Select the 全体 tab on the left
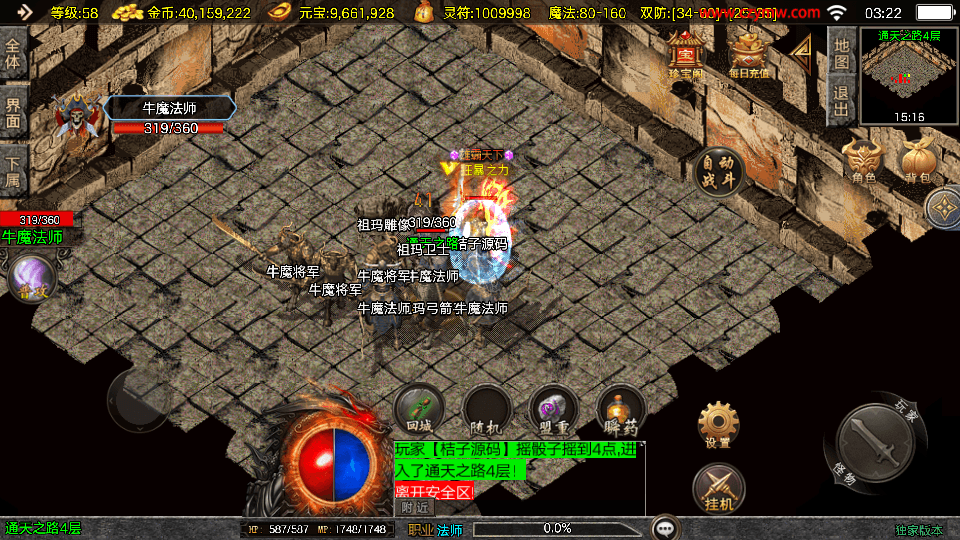 pos(13,54)
